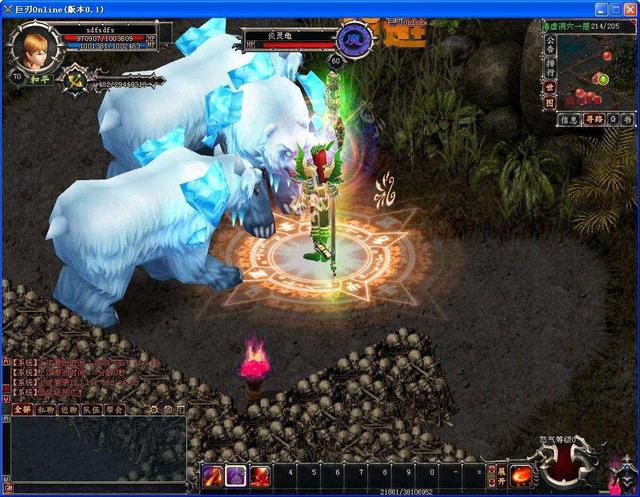Switch to the 队伍 team chat tab
Screen dimensions: 640x497
pyautogui.click(x=91, y=409)
